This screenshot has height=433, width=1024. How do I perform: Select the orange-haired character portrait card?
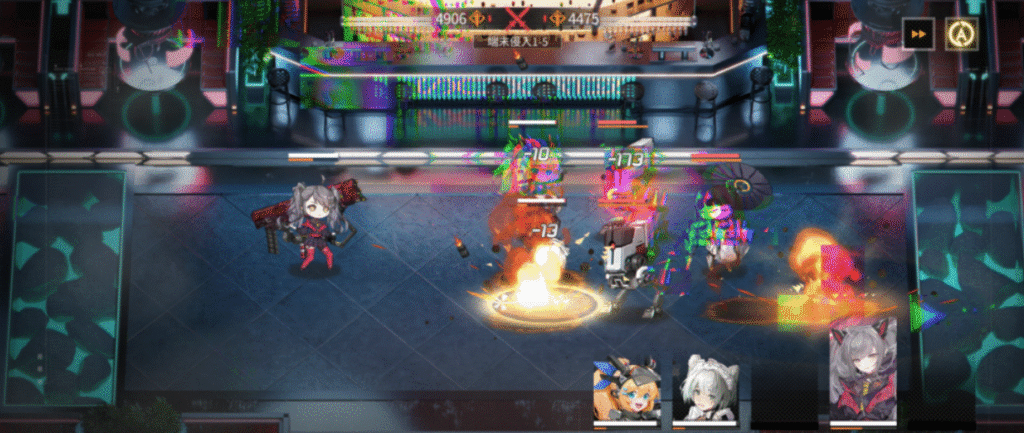626,390
